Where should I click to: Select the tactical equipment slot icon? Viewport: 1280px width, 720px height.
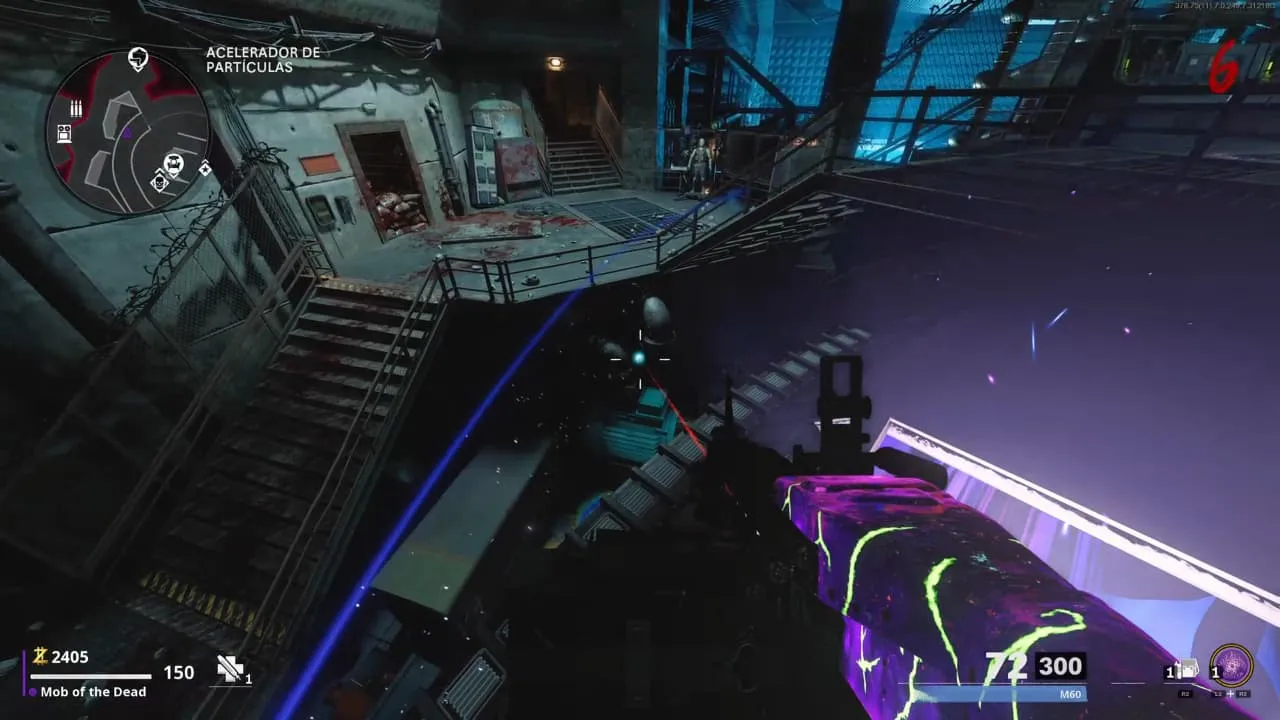(x=1187, y=669)
